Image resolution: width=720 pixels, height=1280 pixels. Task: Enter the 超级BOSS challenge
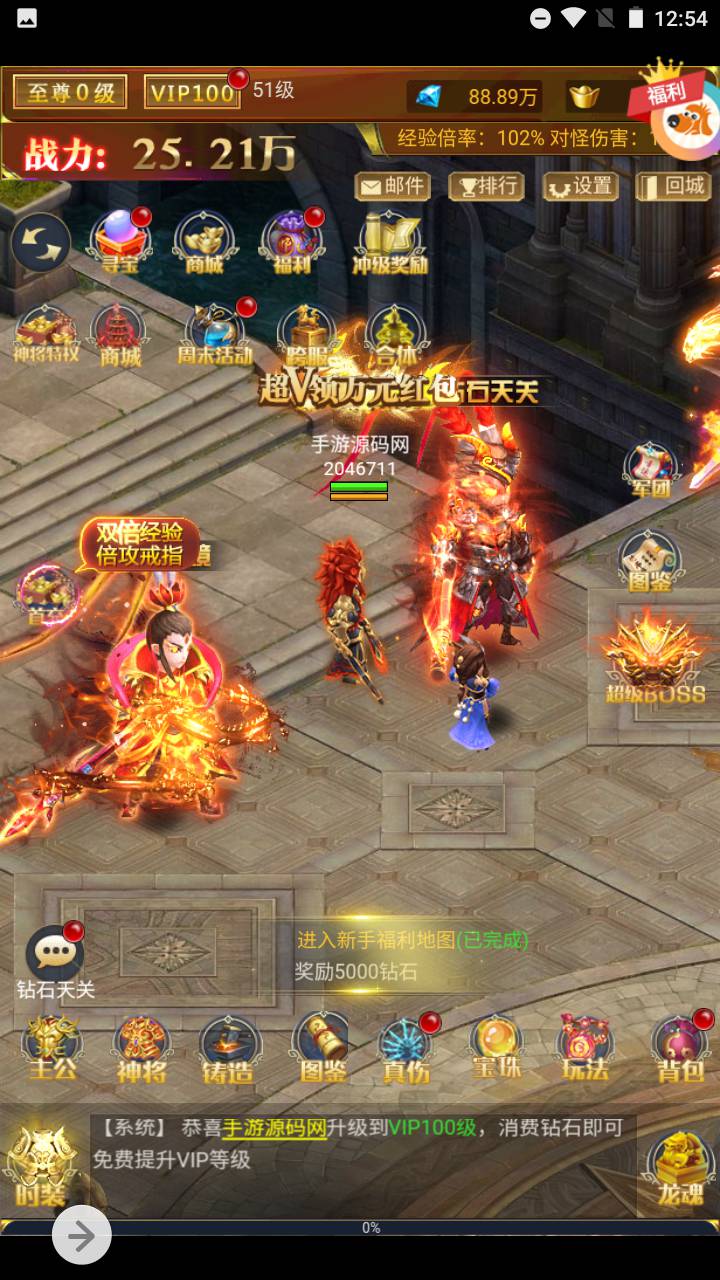(x=655, y=657)
